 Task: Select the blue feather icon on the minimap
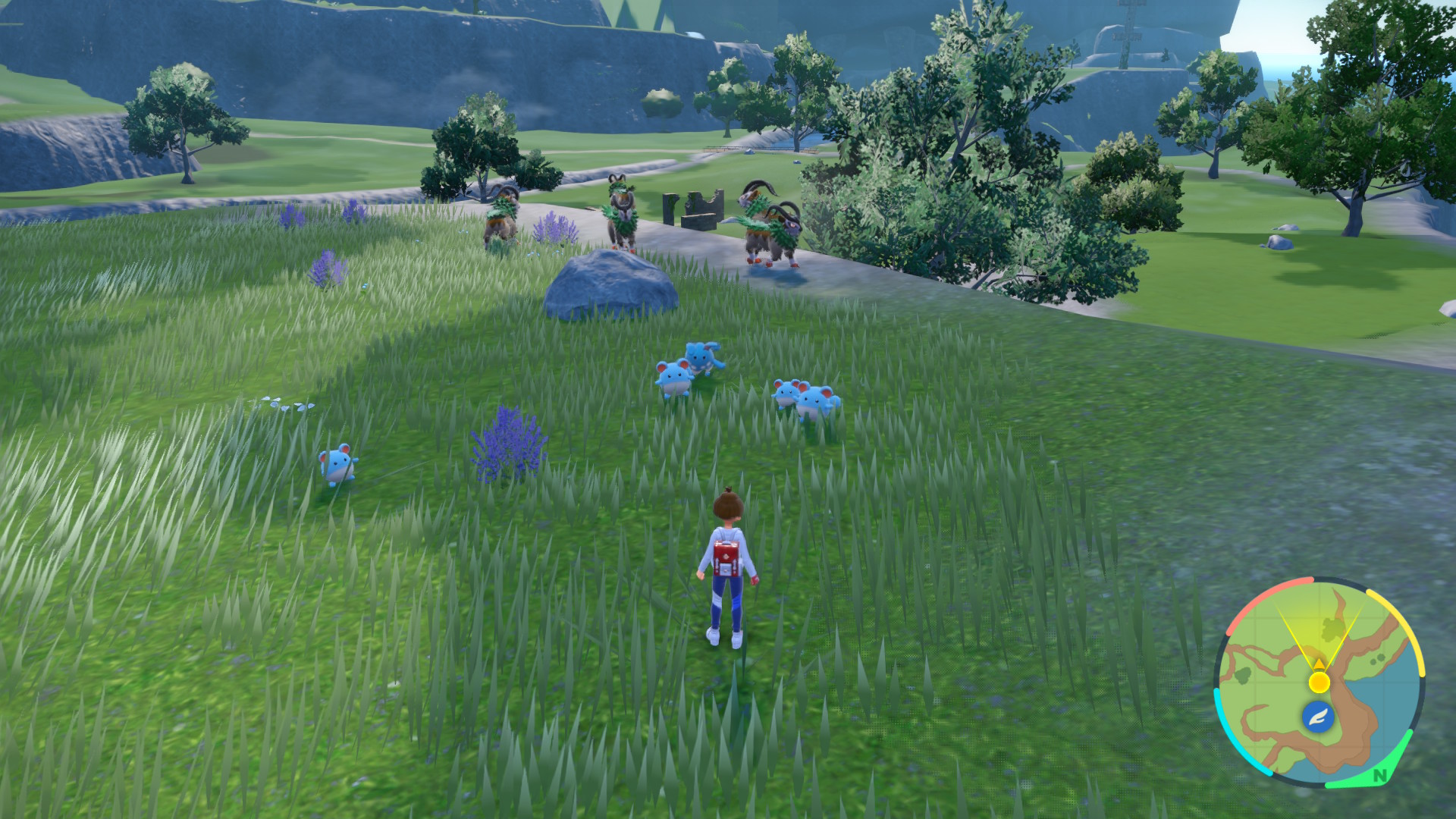click(1319, 716)
